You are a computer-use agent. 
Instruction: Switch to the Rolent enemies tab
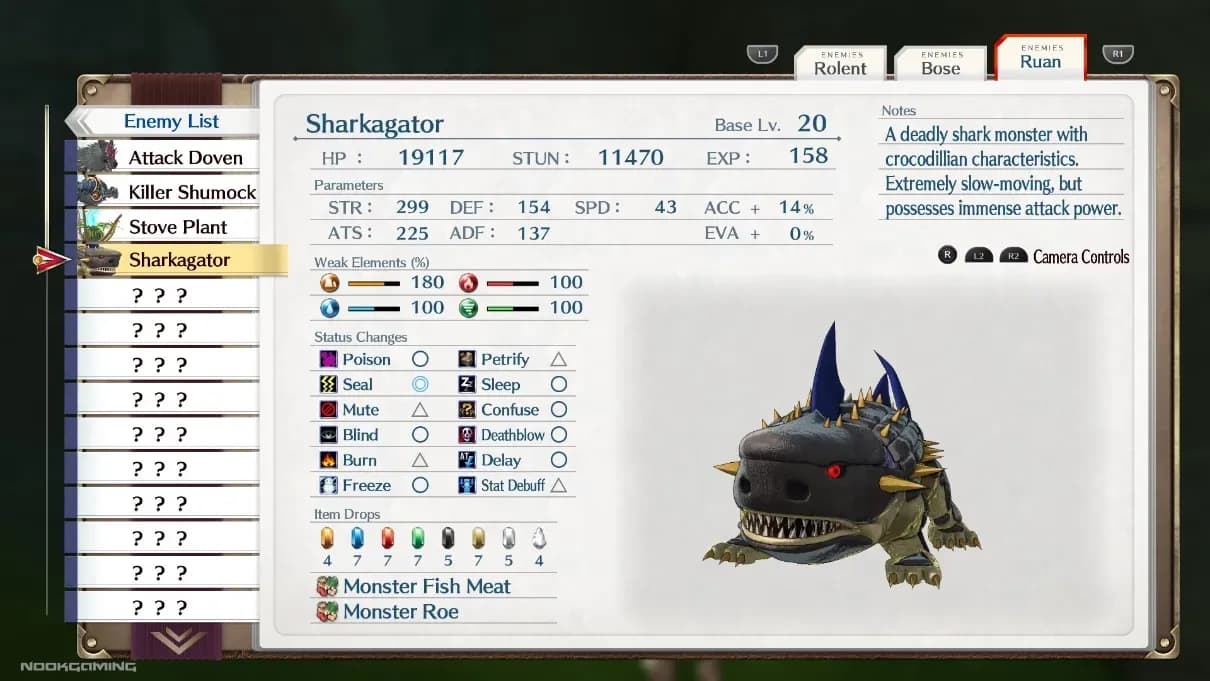(840, 63)
